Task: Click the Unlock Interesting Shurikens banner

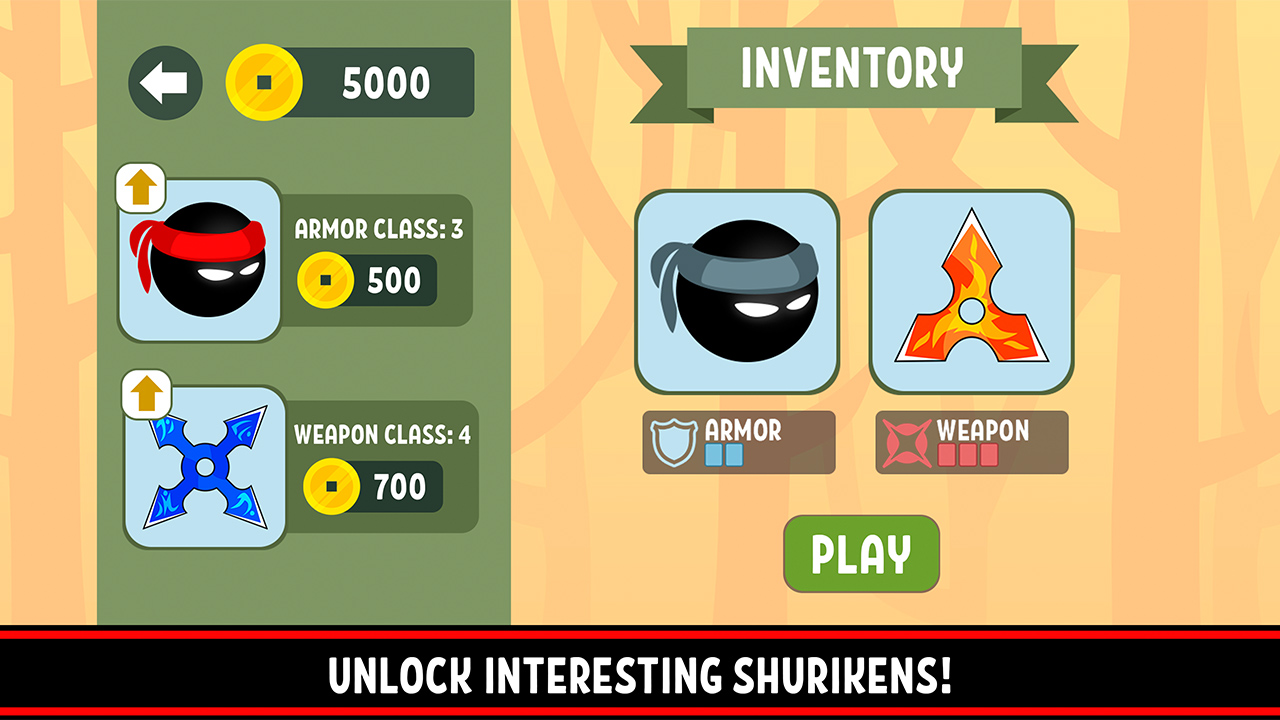Action: [640, 678]
